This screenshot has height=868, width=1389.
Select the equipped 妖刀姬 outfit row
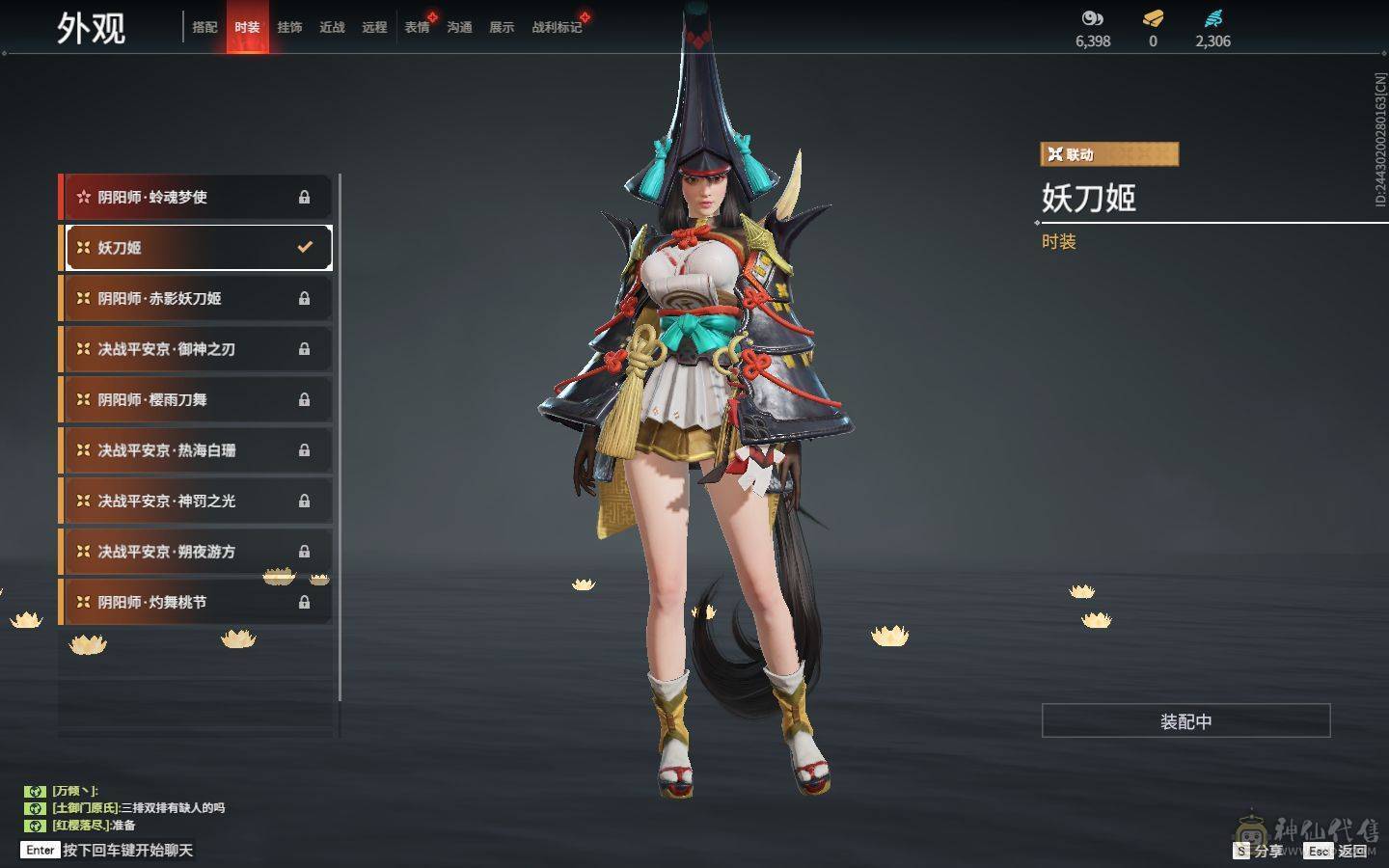click(x=198, y=248)
